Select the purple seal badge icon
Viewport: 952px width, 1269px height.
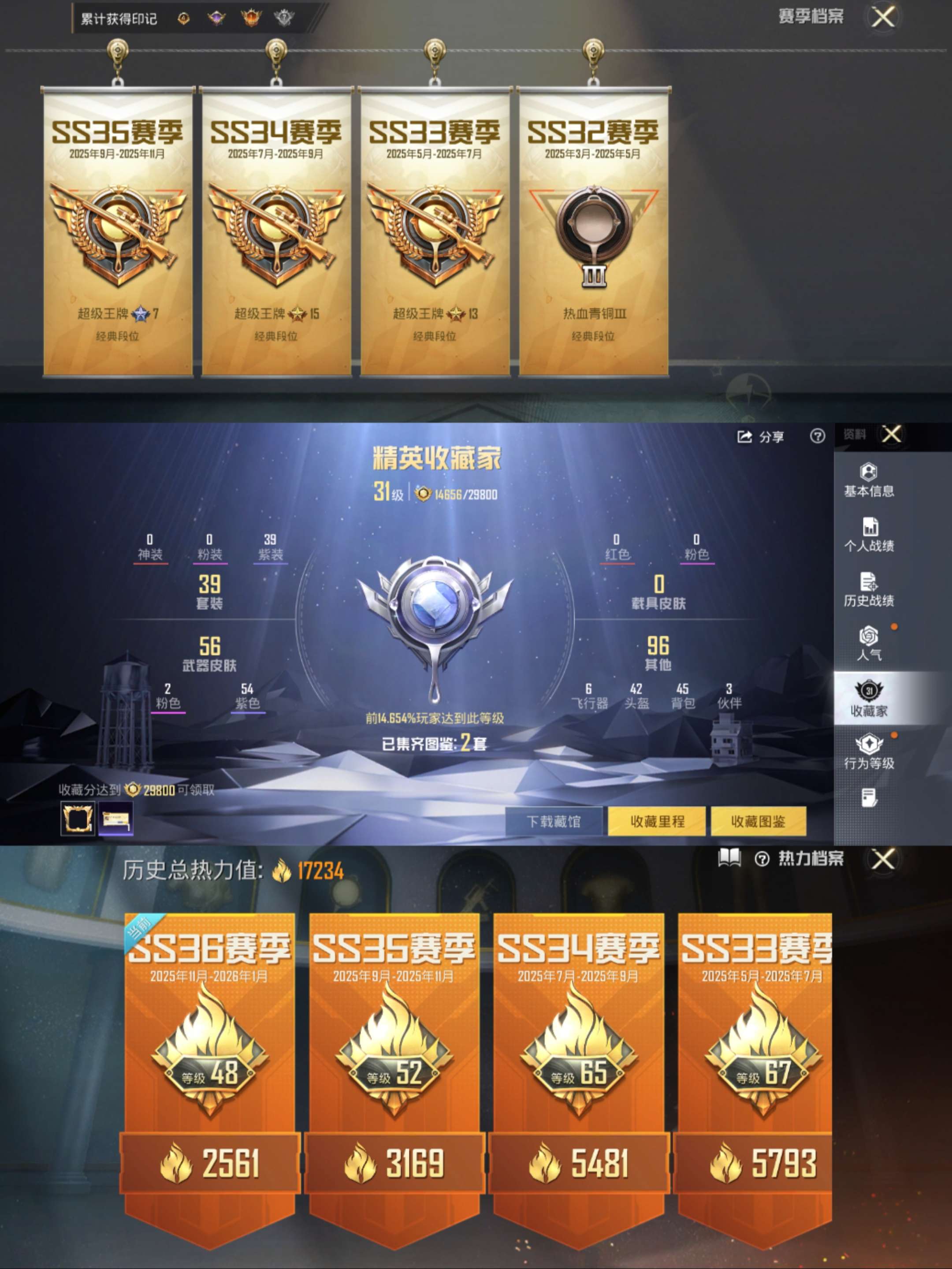coord(217,17)
